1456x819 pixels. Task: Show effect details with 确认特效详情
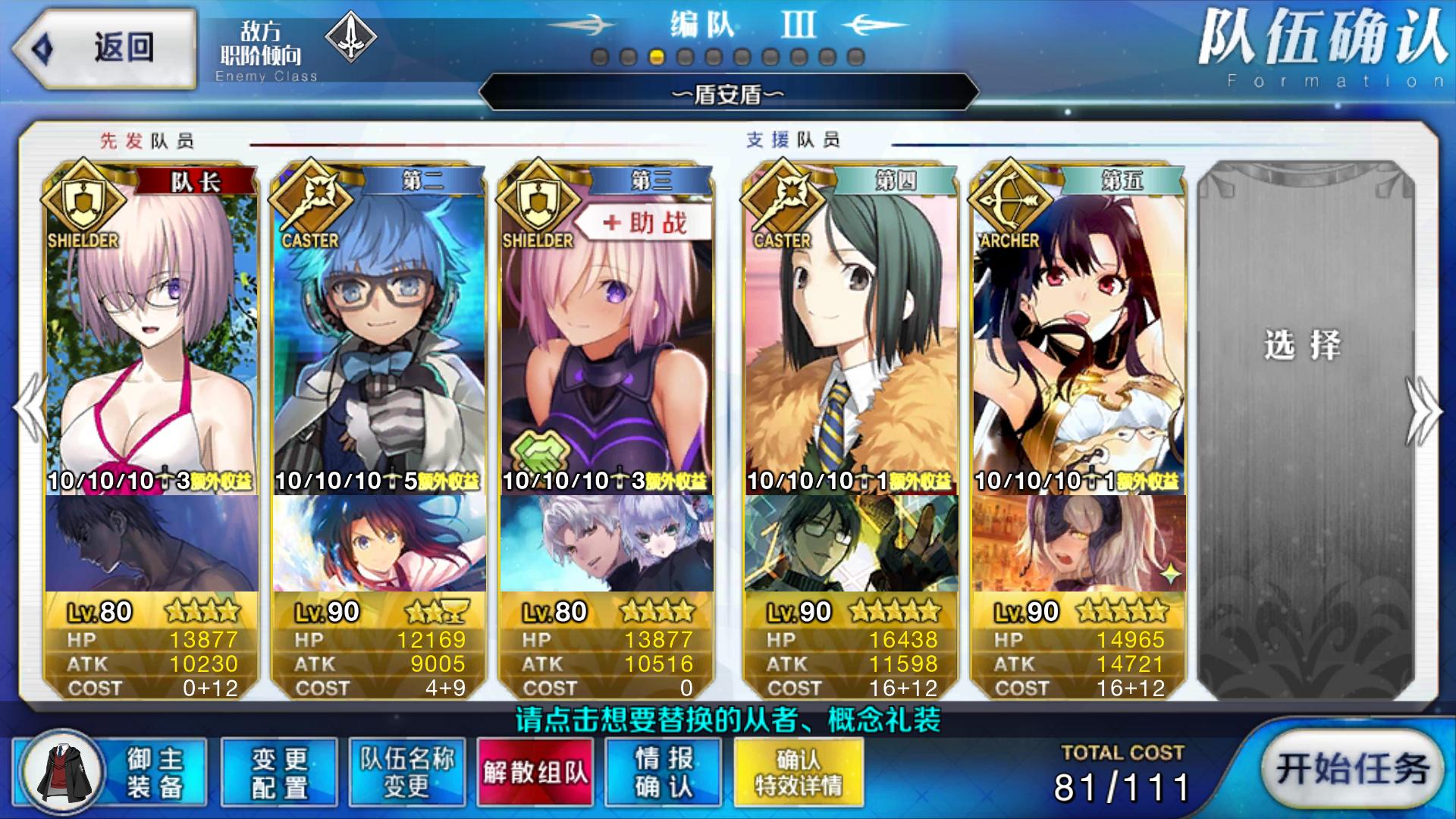(x=799, y=772)
